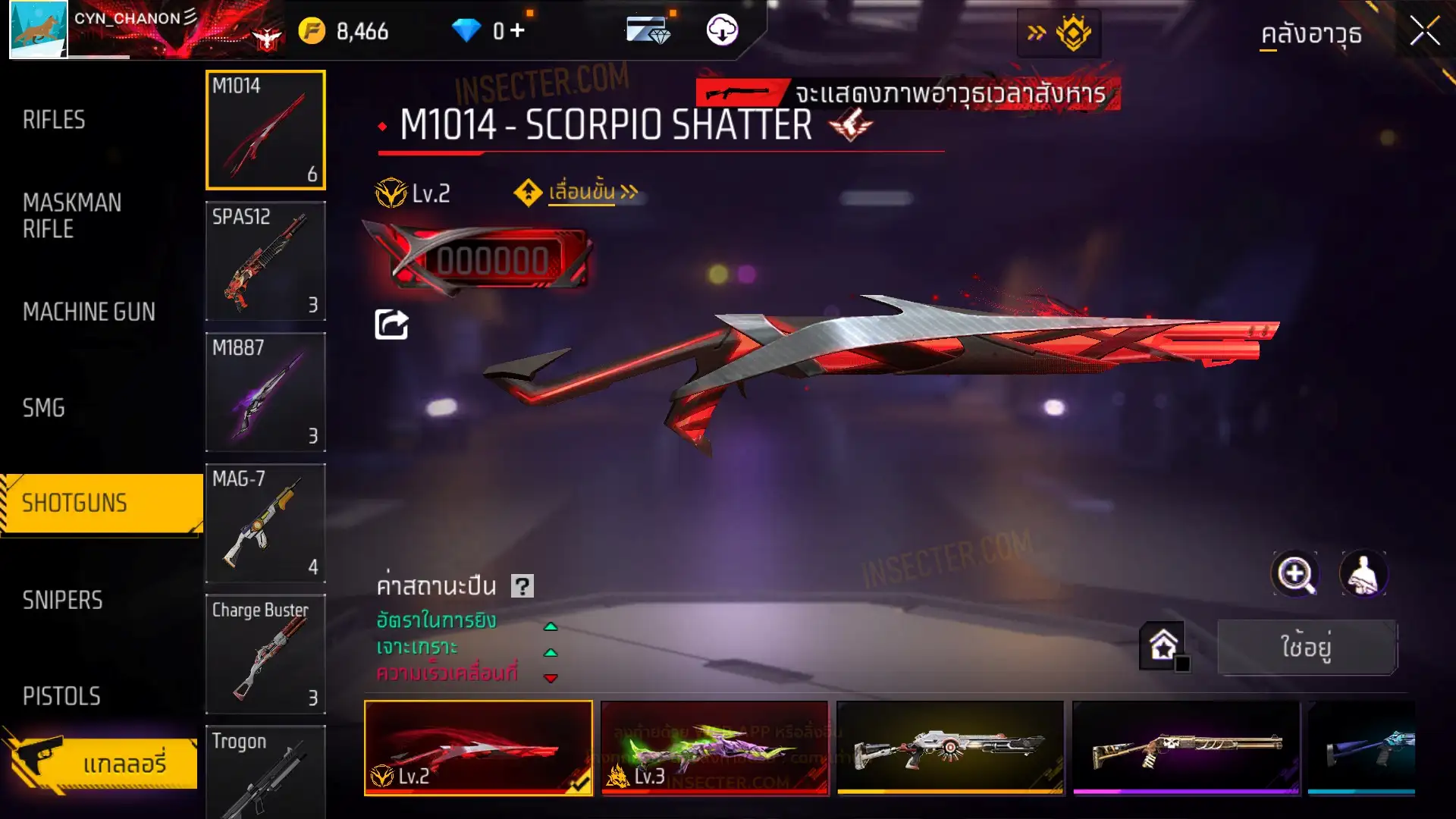Show the SNIPERS category
The height and width of the screenshot is (819, 1456).
(x=62, y=601)
